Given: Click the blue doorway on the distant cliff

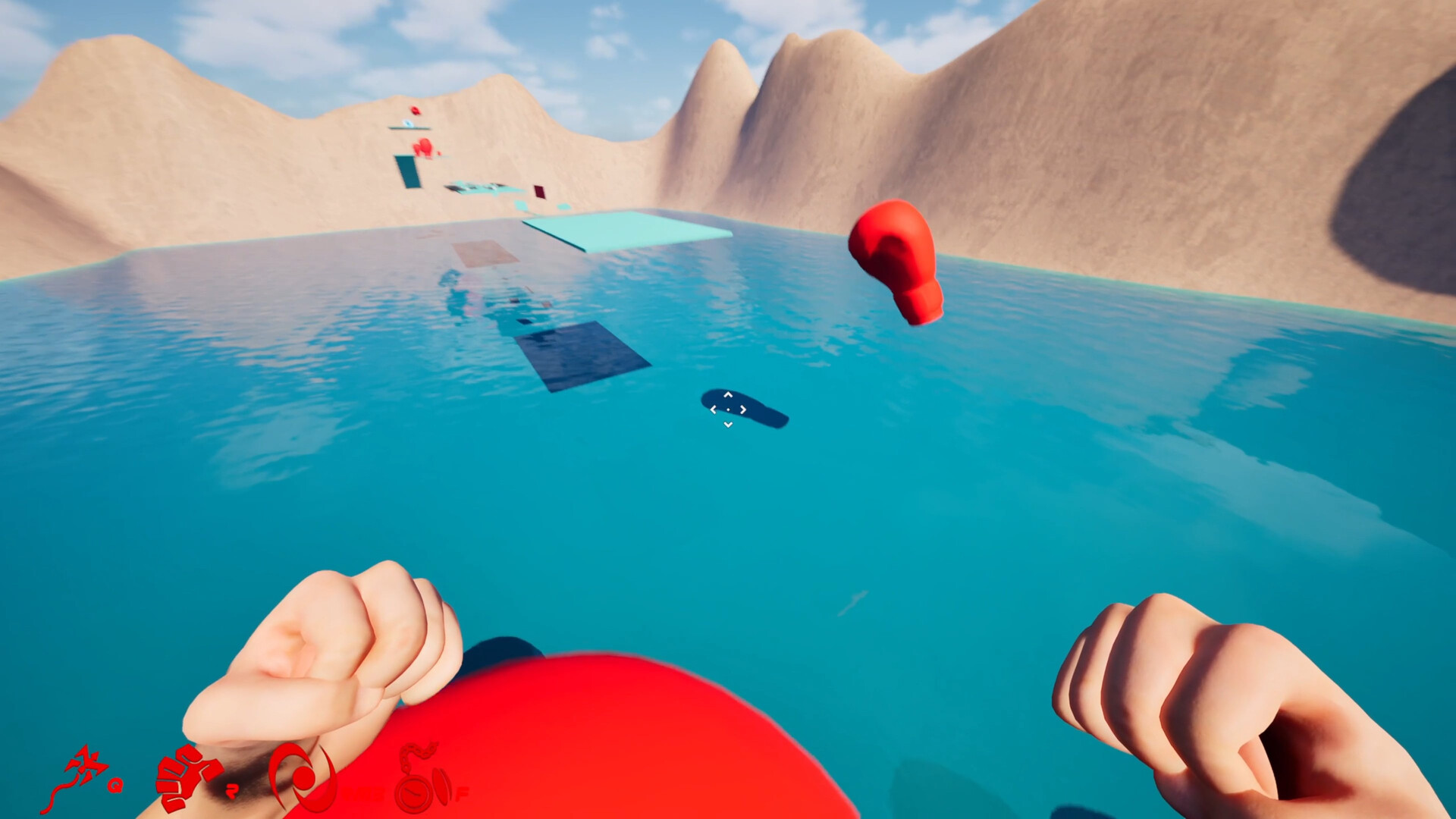Looking at the screenshot, I should [408, 171].
